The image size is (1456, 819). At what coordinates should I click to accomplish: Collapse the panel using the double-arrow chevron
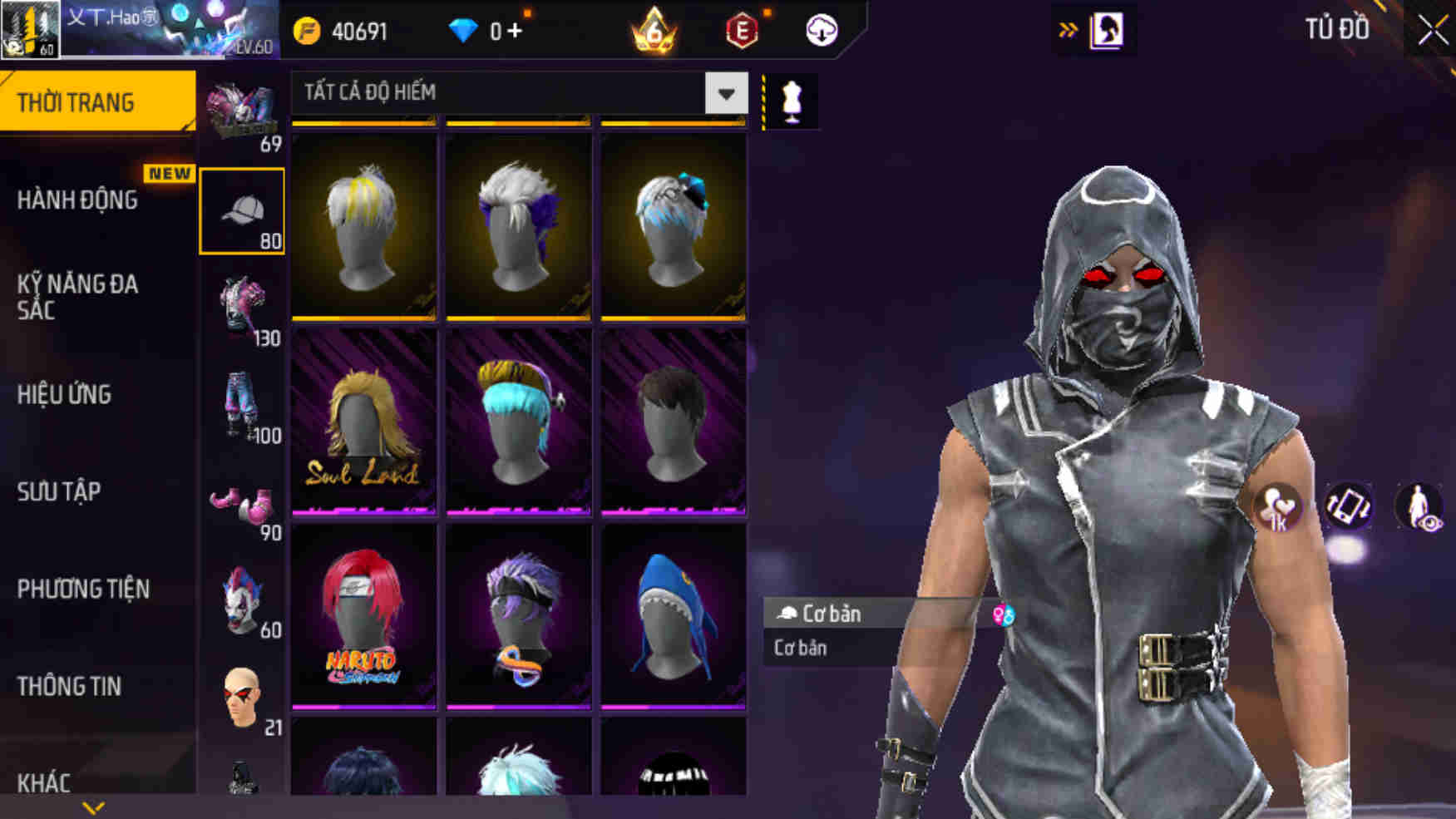click(1067, 27)
